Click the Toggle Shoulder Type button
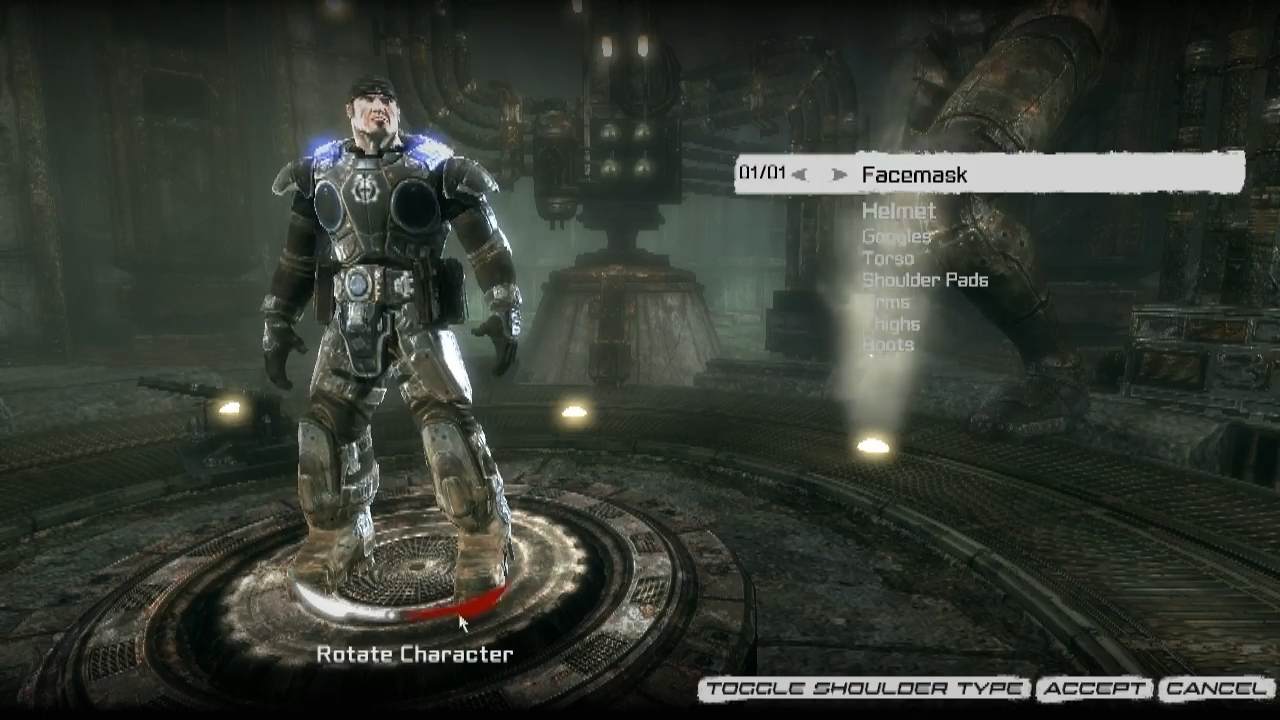The image size is (1280, 720). (864, 689)
